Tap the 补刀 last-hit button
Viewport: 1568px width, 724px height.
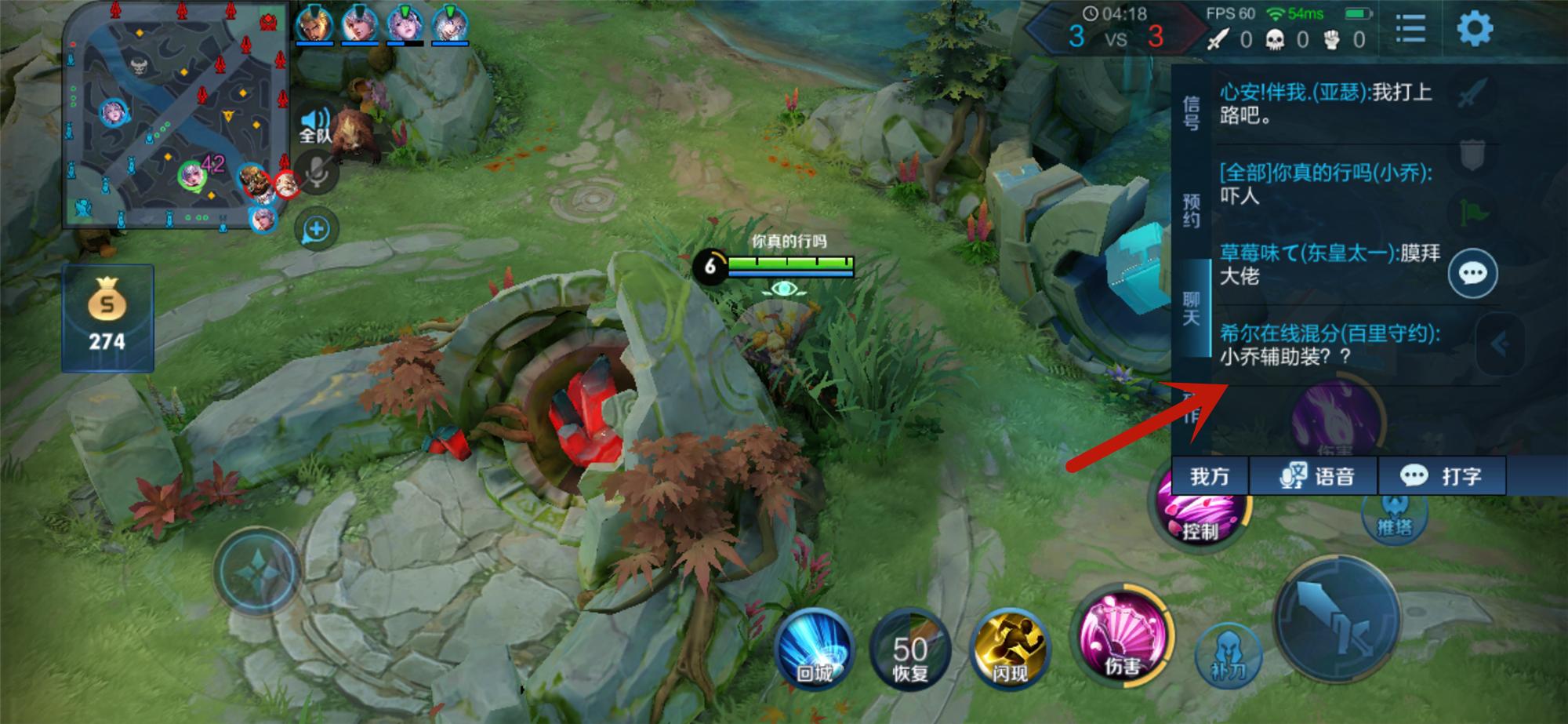pyautogui.click(x=1228, y=656)
